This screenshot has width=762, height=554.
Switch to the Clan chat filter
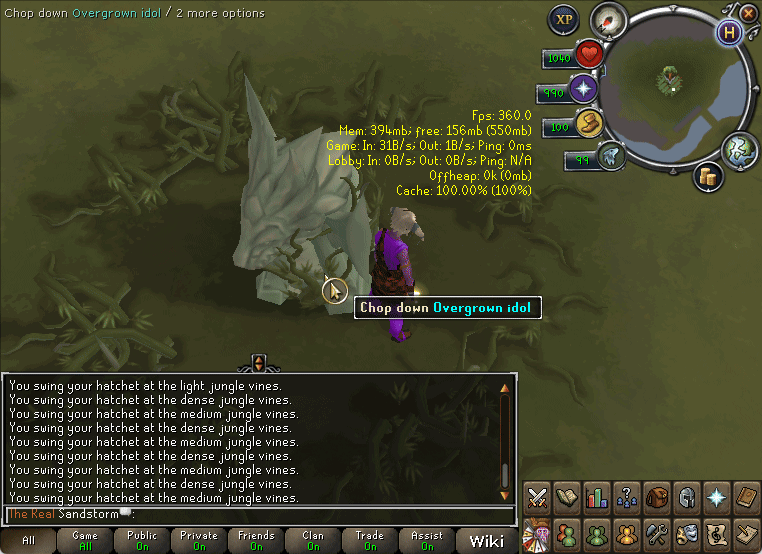point(313,540)
